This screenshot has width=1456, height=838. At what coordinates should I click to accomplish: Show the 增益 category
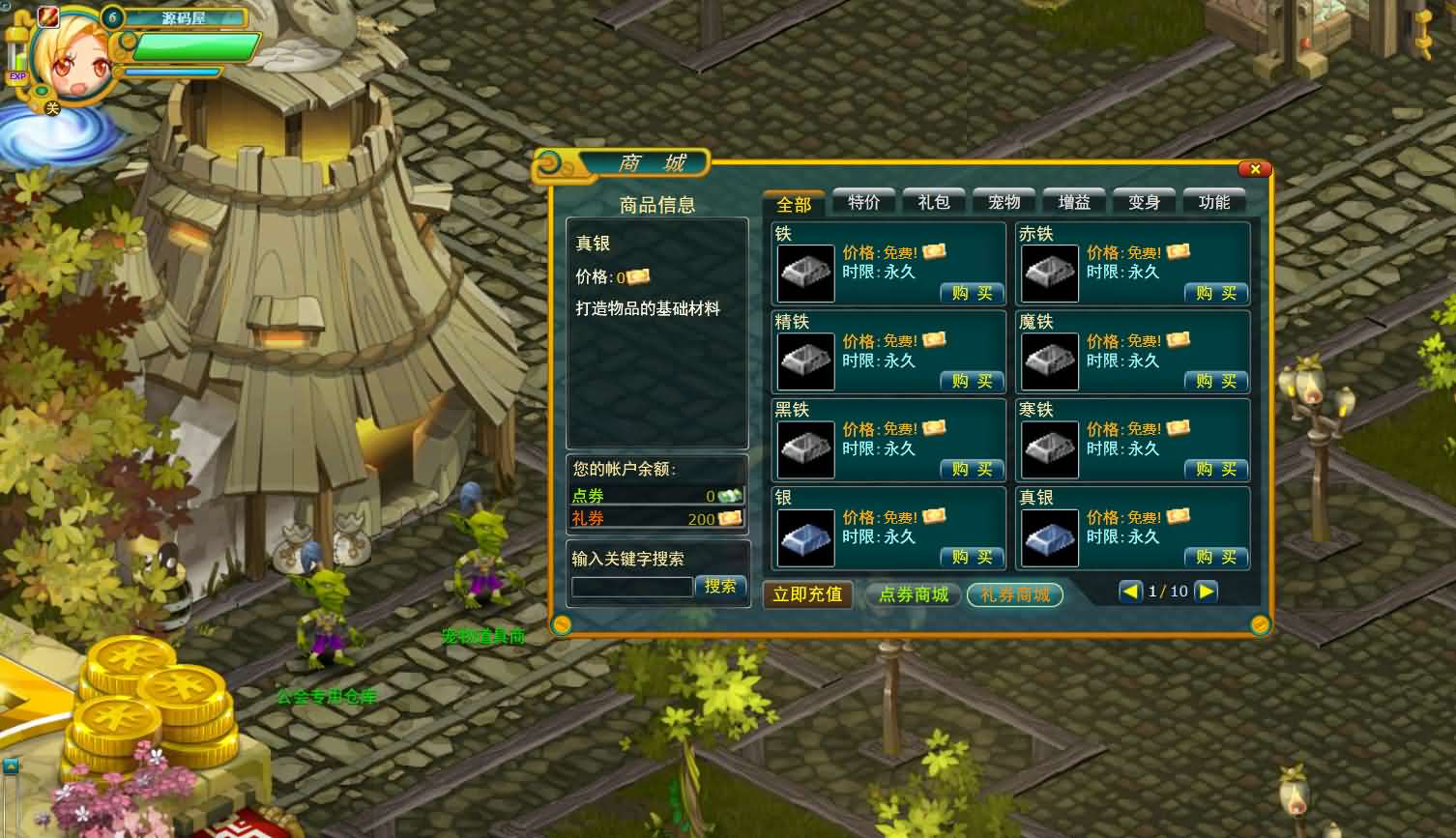point(1074,202)
